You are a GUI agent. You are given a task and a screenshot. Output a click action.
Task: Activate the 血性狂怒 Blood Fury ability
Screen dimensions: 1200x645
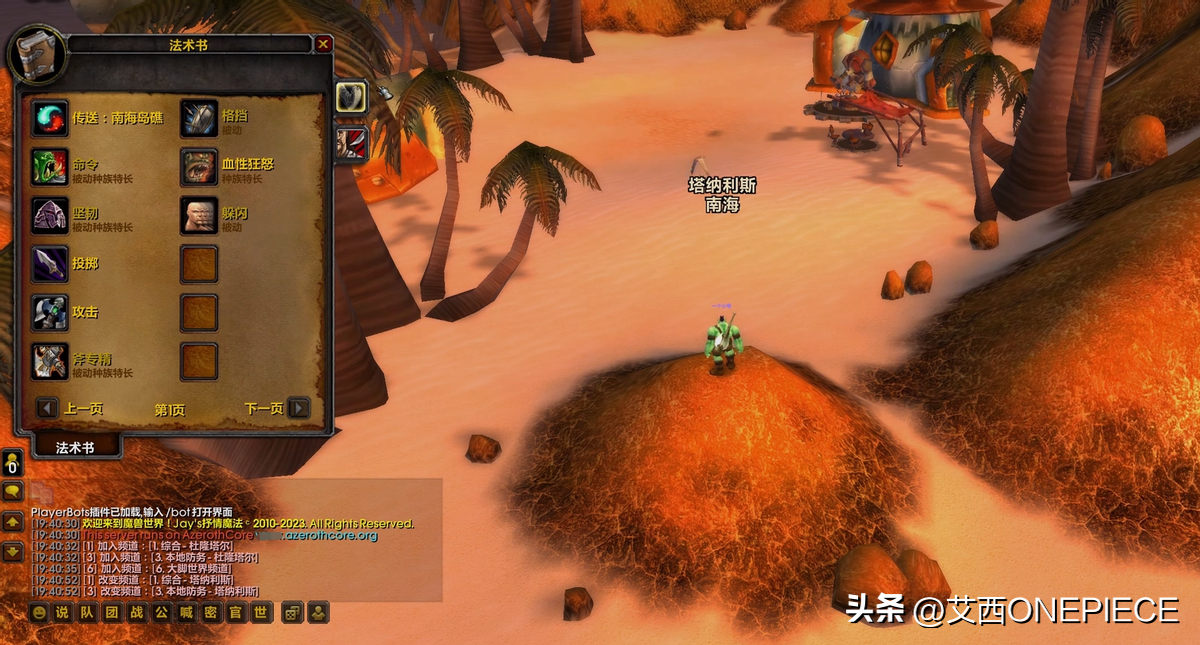199,167
